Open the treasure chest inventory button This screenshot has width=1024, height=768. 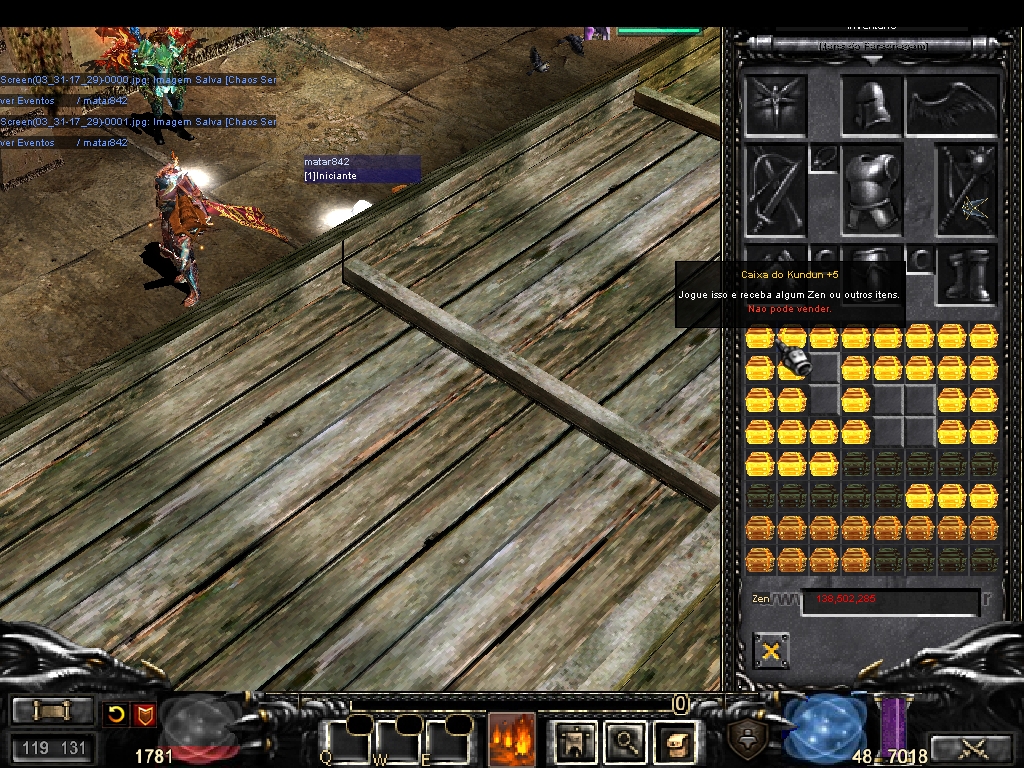click(675, 741)
